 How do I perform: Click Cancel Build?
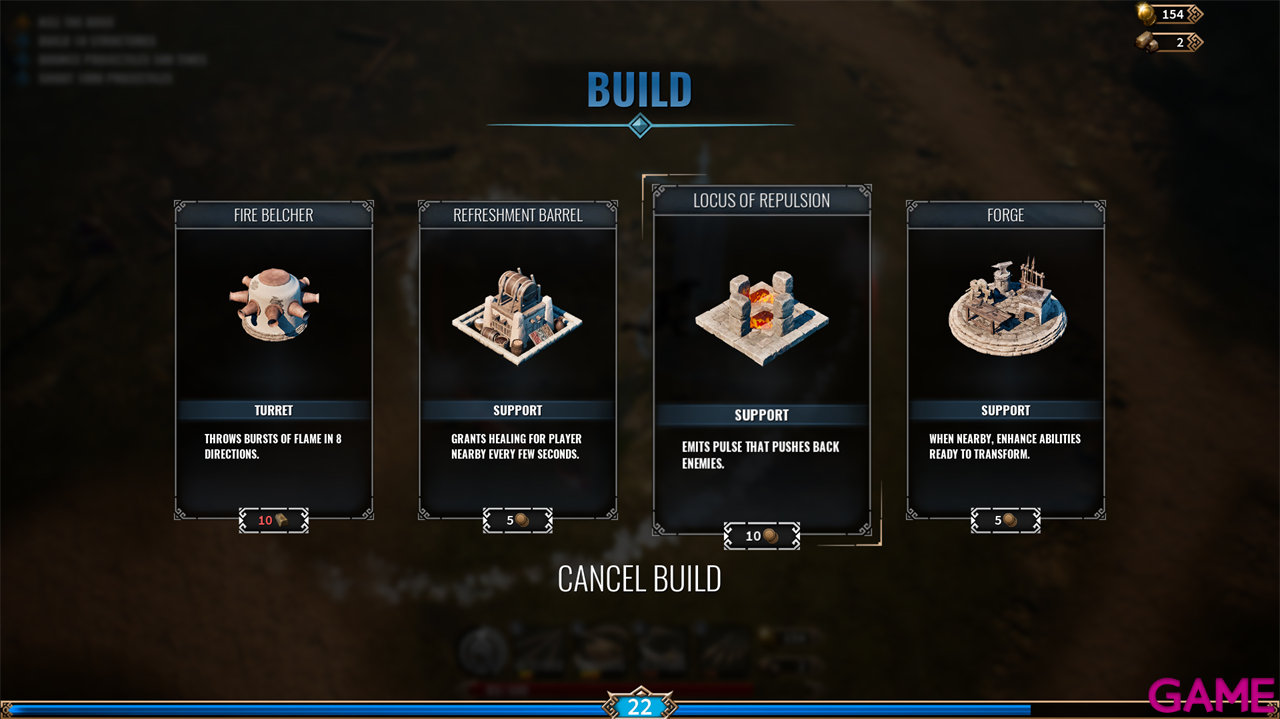[x=639, y=578]
